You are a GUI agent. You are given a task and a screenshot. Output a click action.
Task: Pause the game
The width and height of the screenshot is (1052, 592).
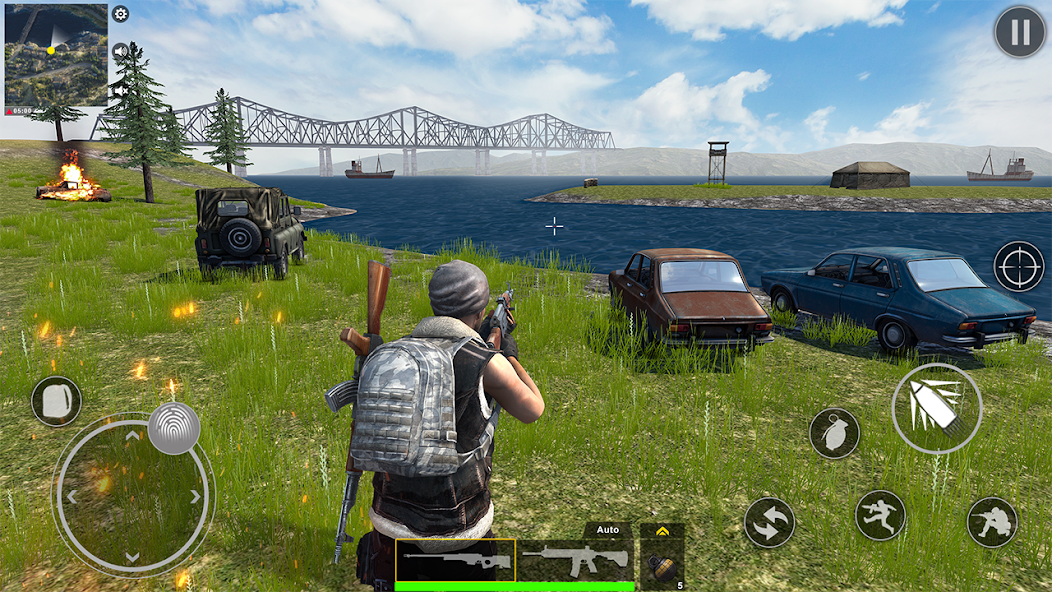[1019, 32]
